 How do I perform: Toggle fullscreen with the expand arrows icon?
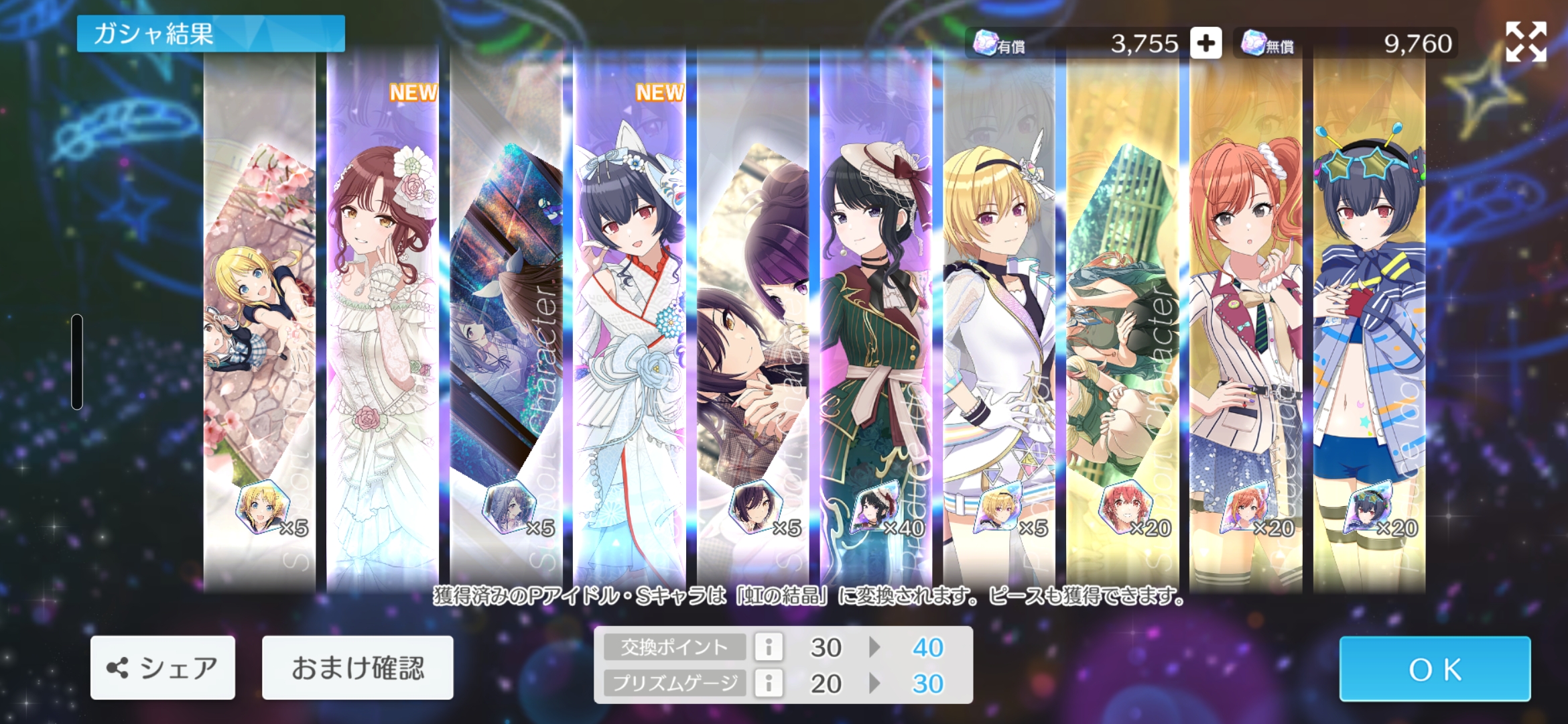coord(1526,42)
